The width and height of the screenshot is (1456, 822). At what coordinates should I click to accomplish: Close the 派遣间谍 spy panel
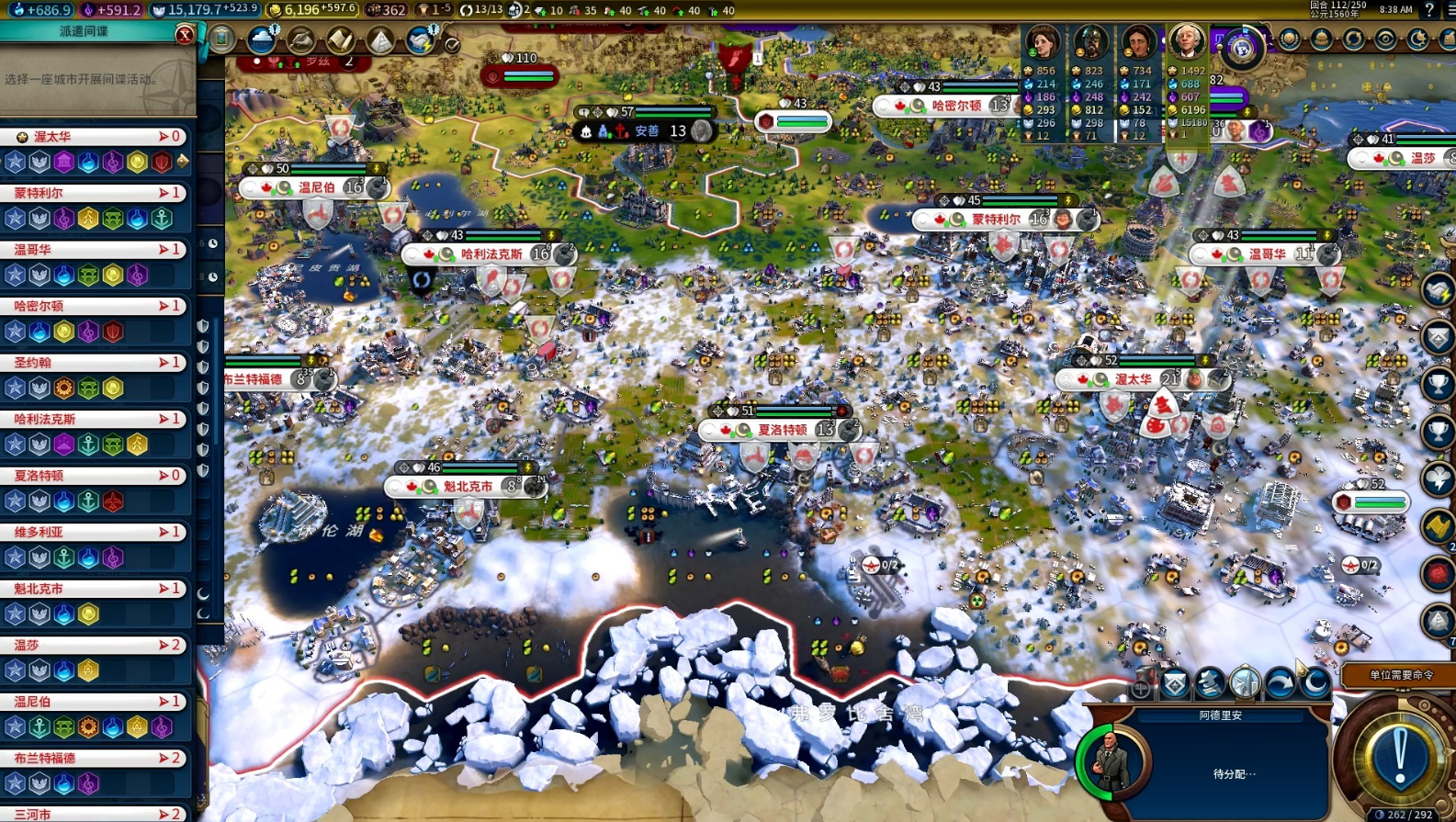click(x=185, y=35)
